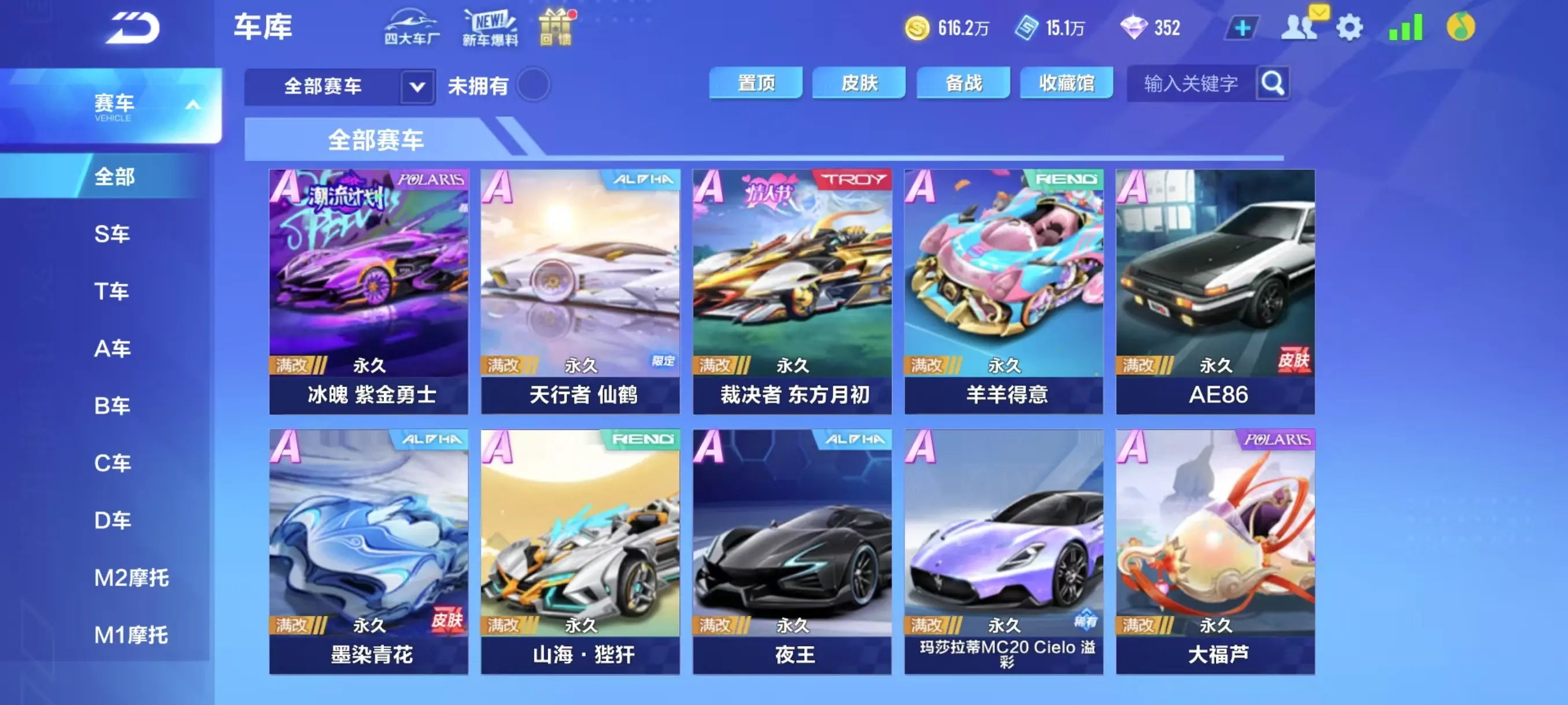
Task: Select the M2摩托 category
Action: (131, 578)
